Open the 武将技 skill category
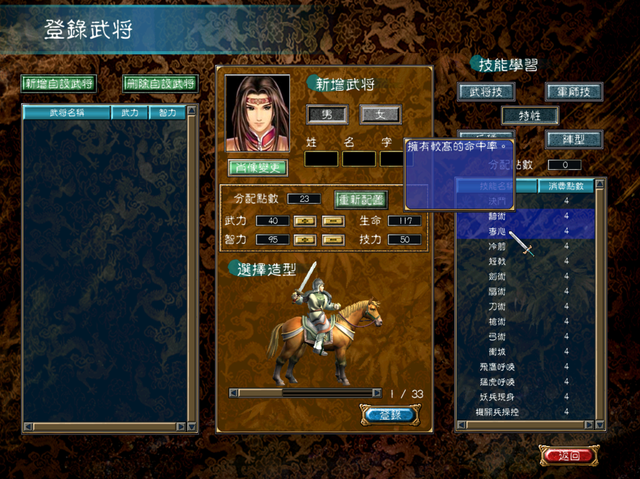 click(x=486, y=92)
